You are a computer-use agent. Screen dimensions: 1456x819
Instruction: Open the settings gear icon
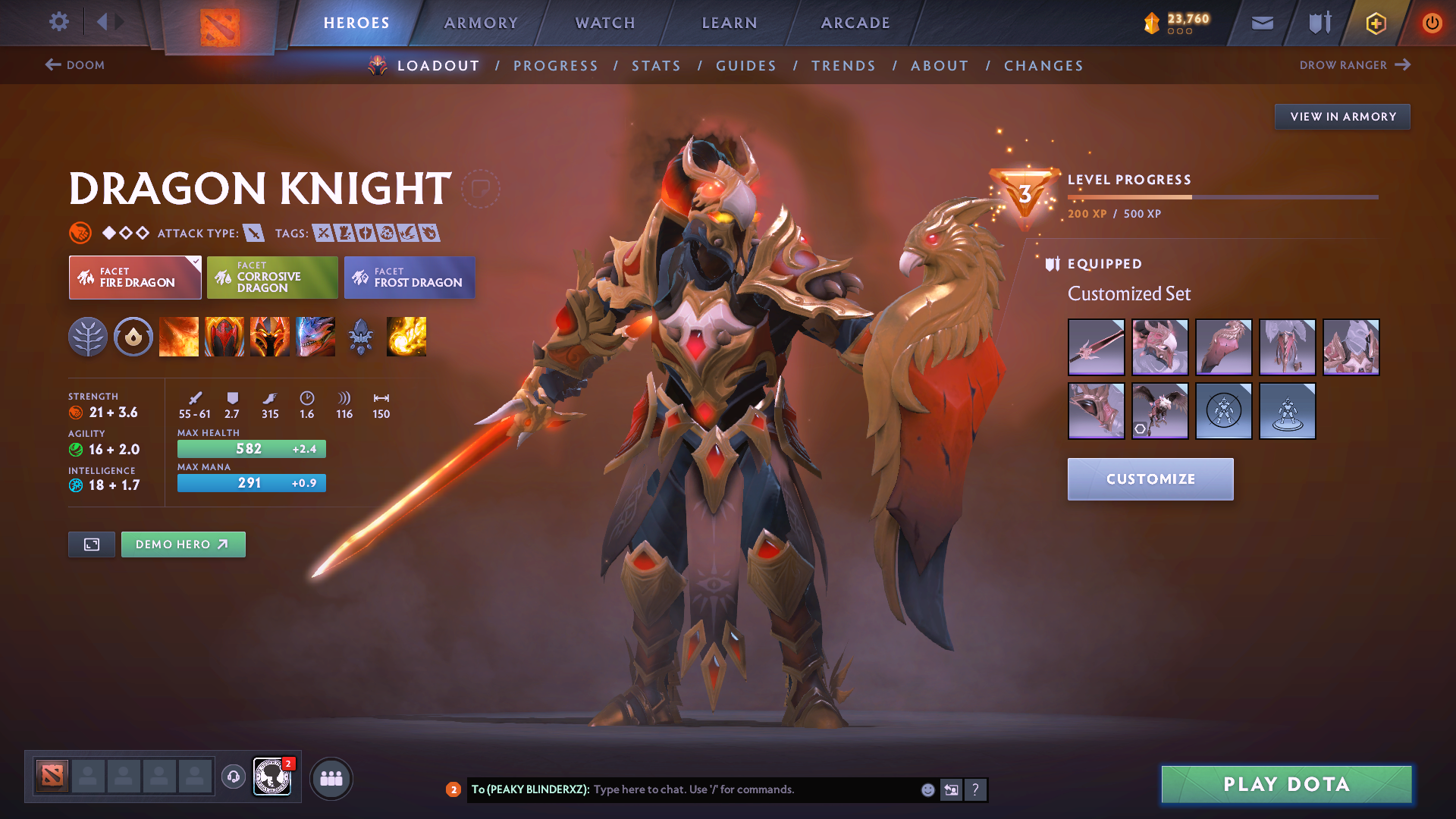[59, 22]
